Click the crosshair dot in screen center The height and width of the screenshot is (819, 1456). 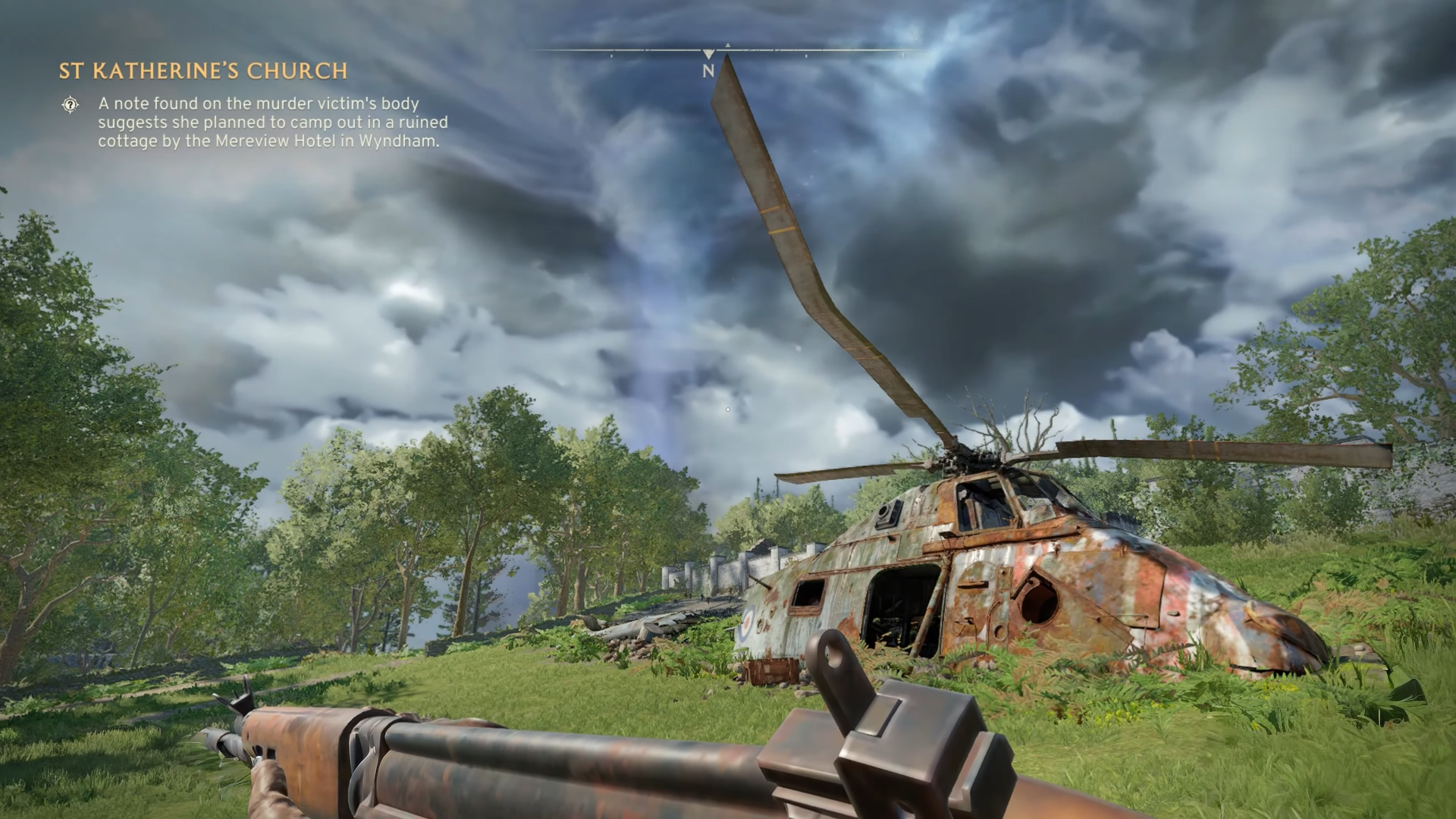728,409
